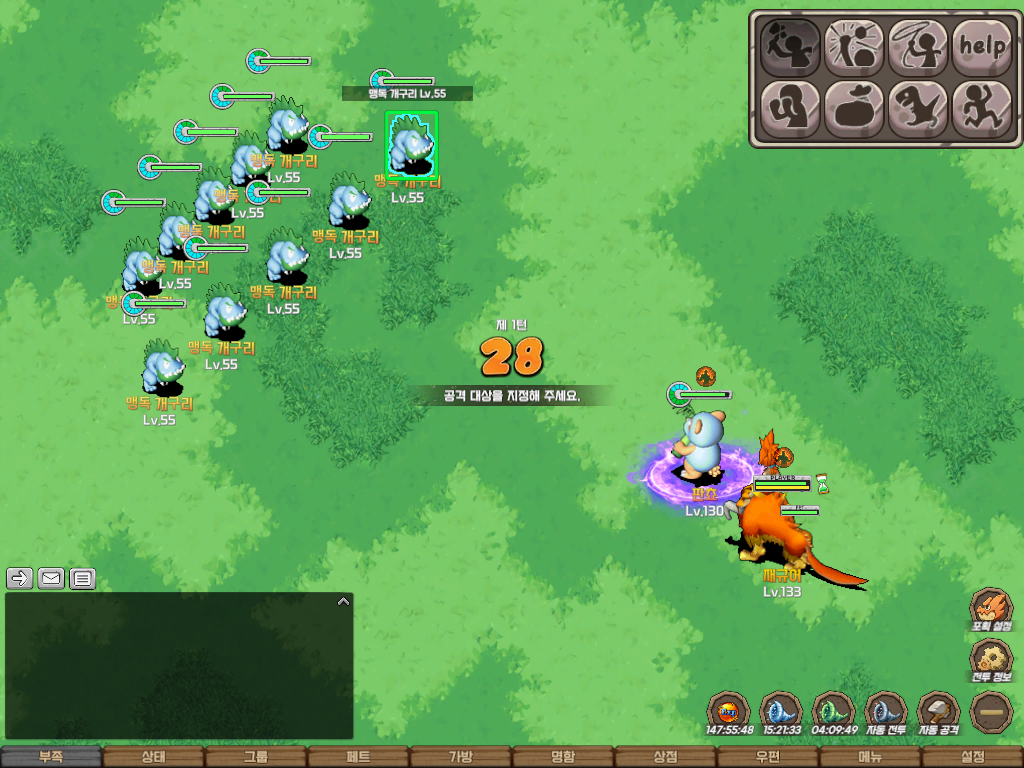Open the chat envelope mail button
Viewport: 1024px width, 768px height.
pyautogui.click(x=51, y=578)
